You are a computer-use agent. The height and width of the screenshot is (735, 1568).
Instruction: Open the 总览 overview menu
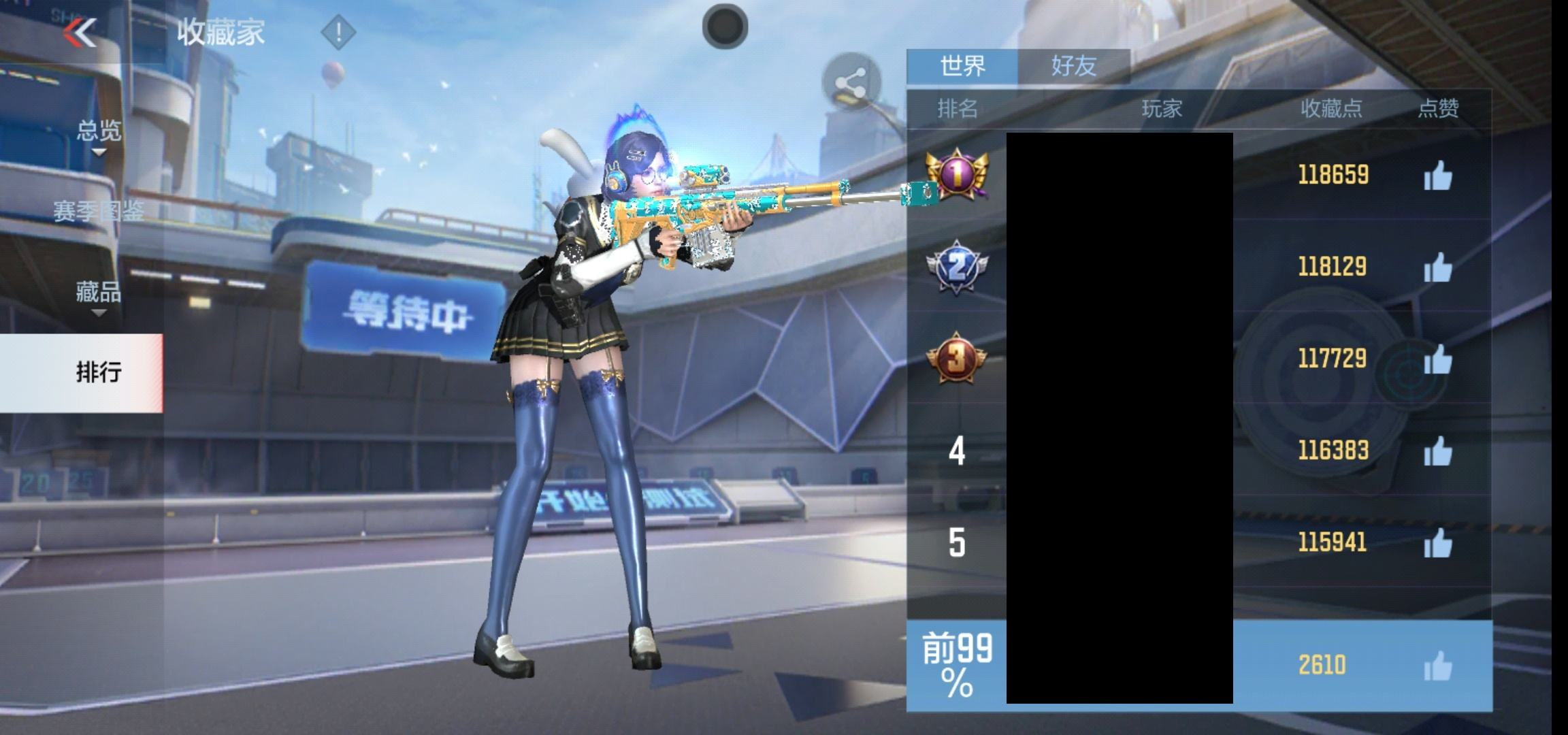point(99,131)
